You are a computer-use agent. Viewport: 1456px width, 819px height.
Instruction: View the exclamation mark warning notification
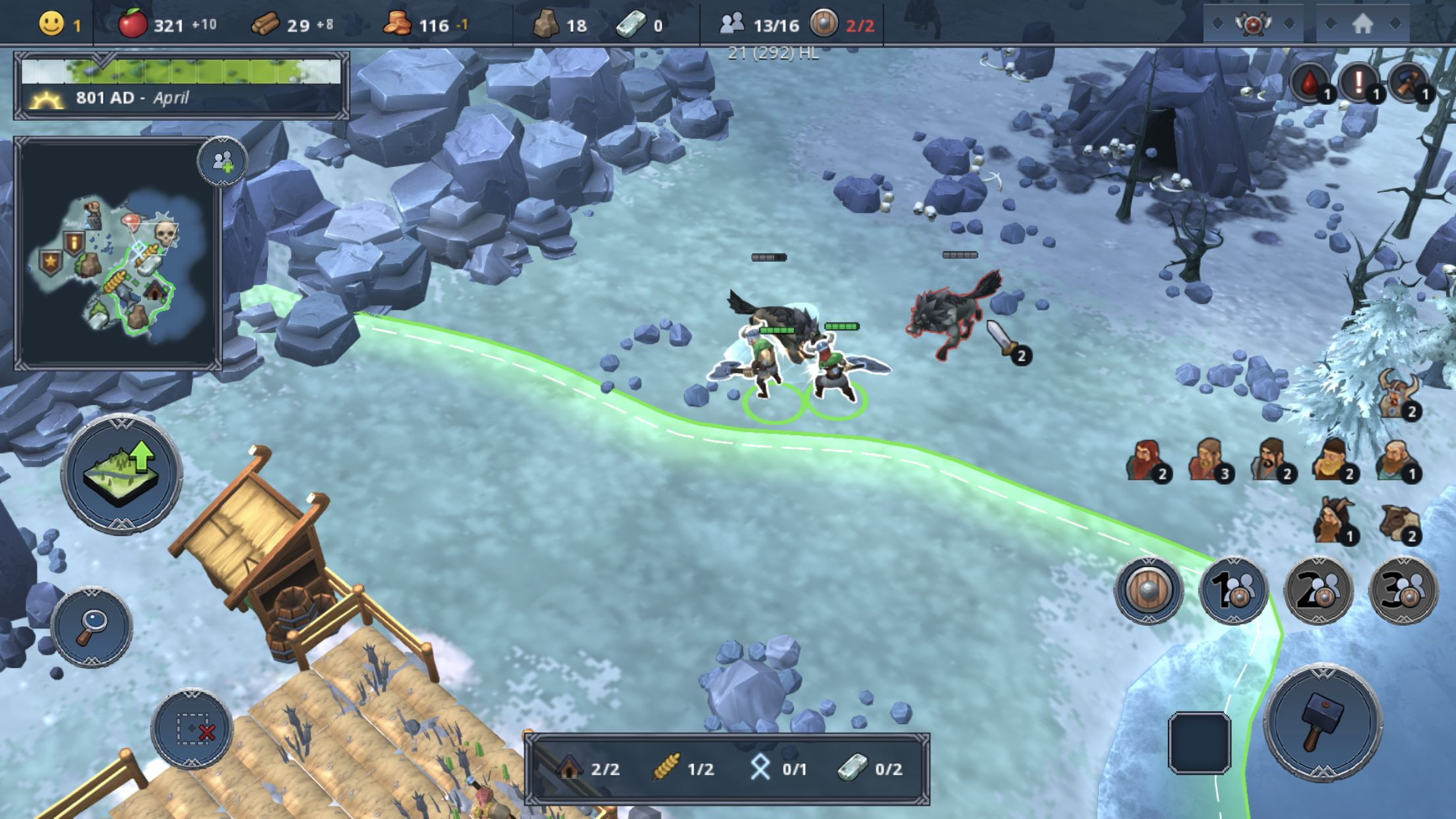(x=1359, y=84)
